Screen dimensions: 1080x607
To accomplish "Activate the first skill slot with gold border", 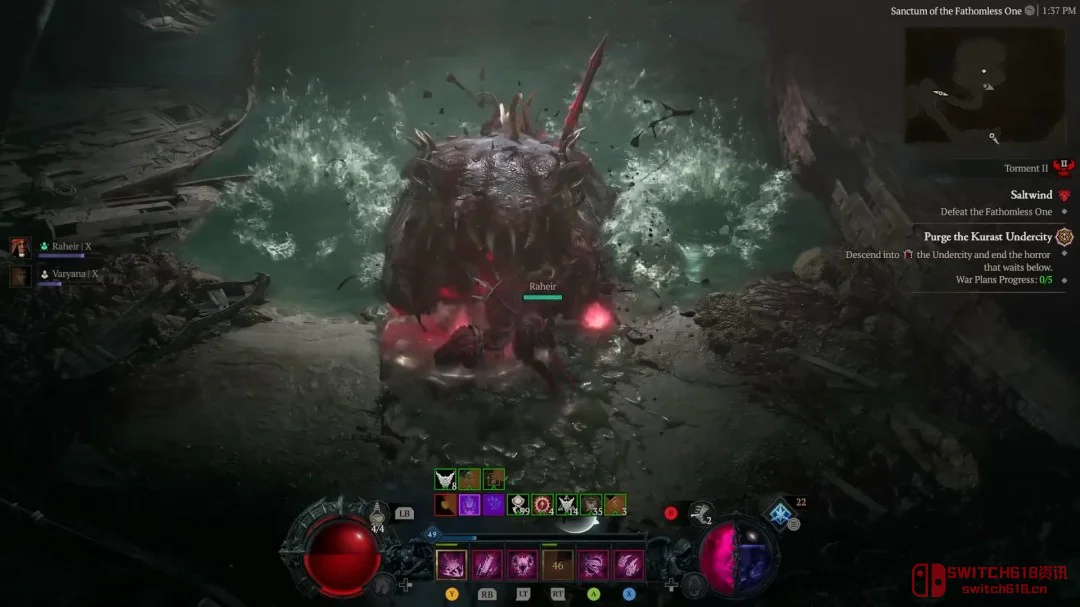I will 451,565.
